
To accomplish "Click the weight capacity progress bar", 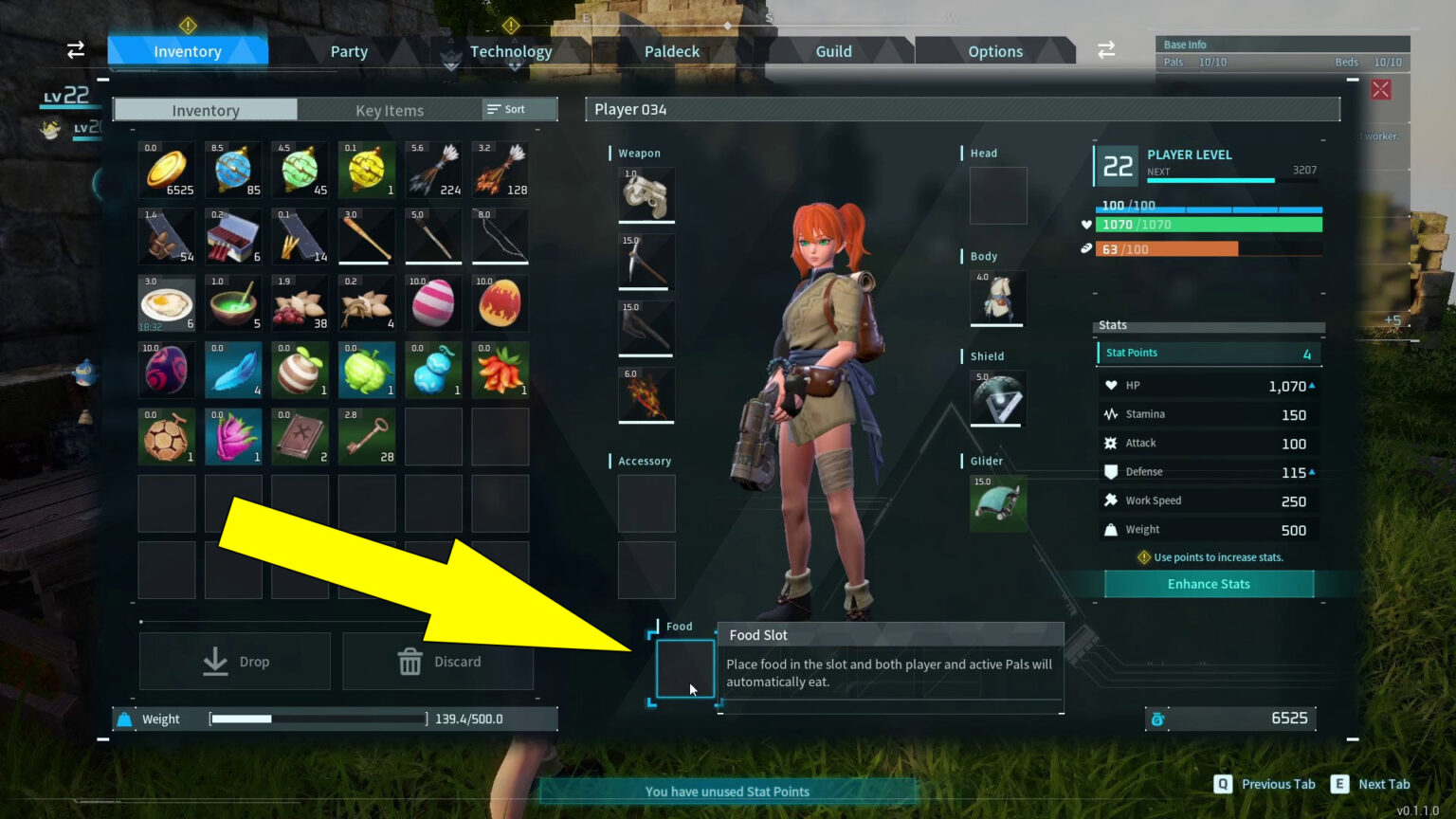I will (317, 719).
